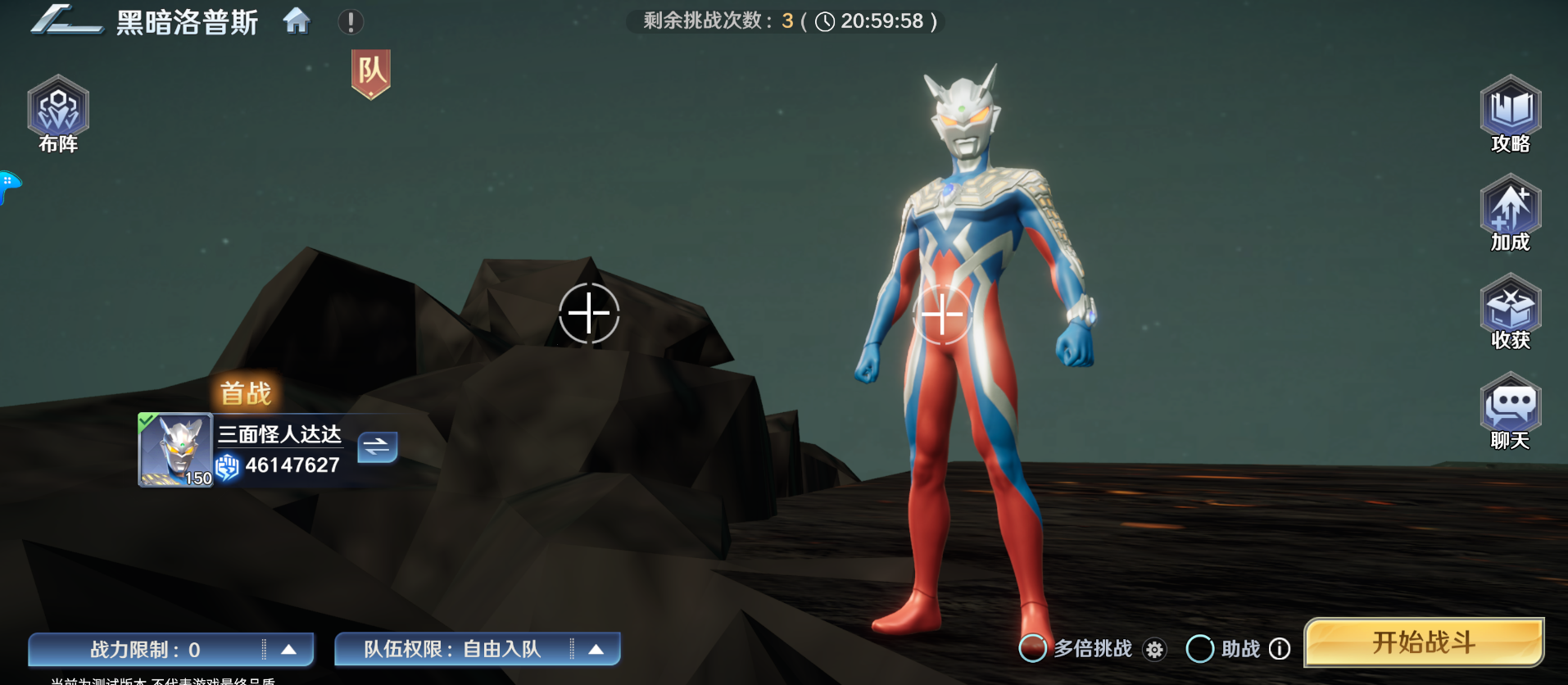Click the 首战 first battle label
This screenshot has height=685, width=1568.
pyautogui.click(x=246, y=393)
